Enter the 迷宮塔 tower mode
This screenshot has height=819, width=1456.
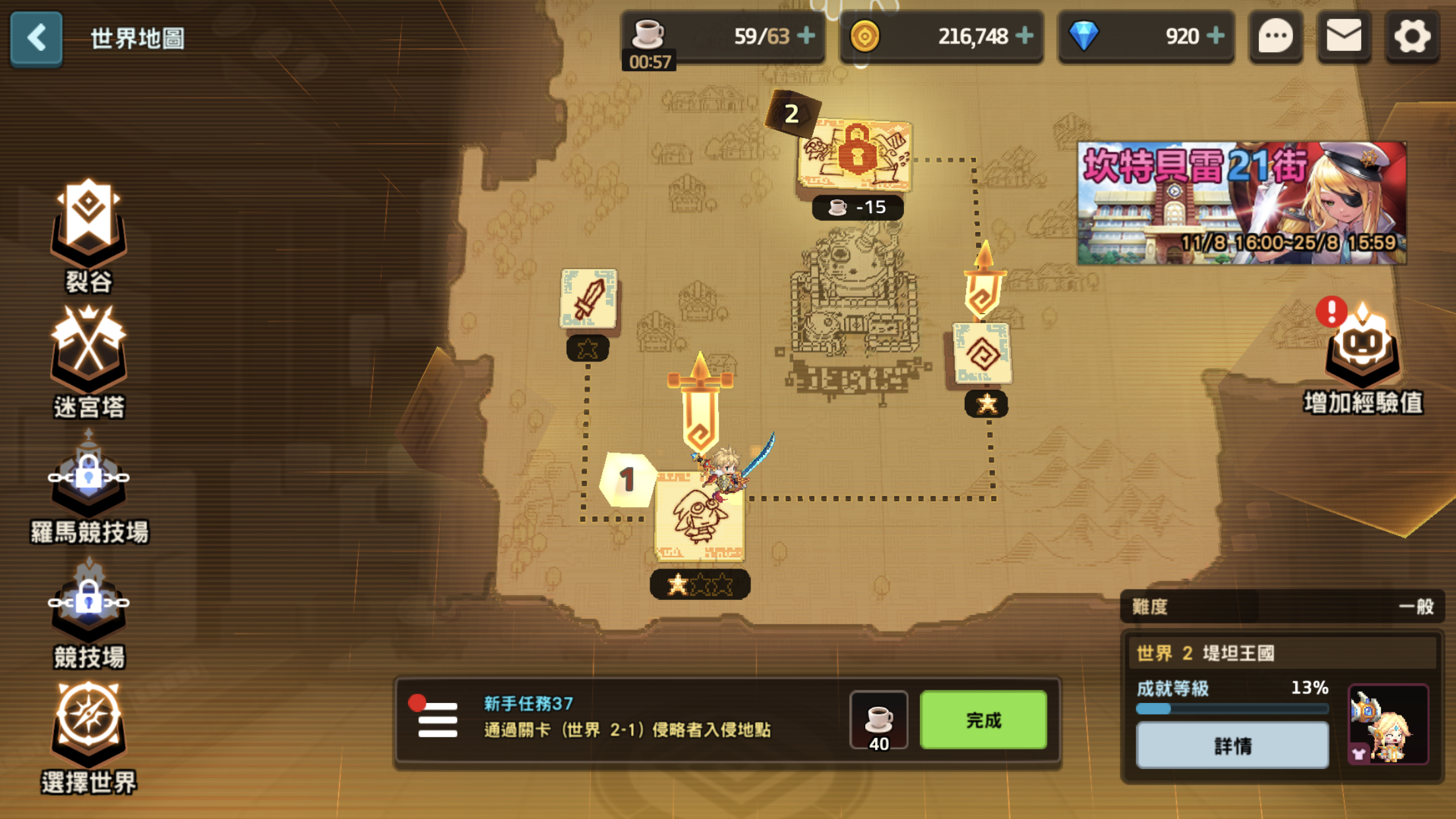coord(88,361)
